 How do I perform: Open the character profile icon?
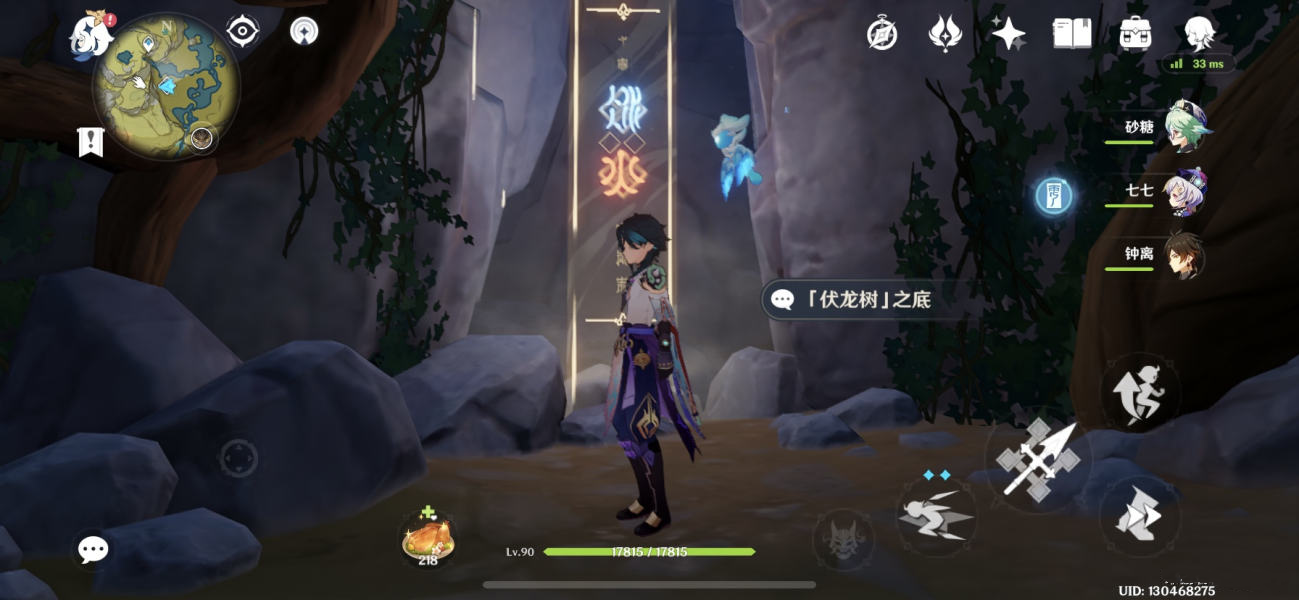point(1199,34)
